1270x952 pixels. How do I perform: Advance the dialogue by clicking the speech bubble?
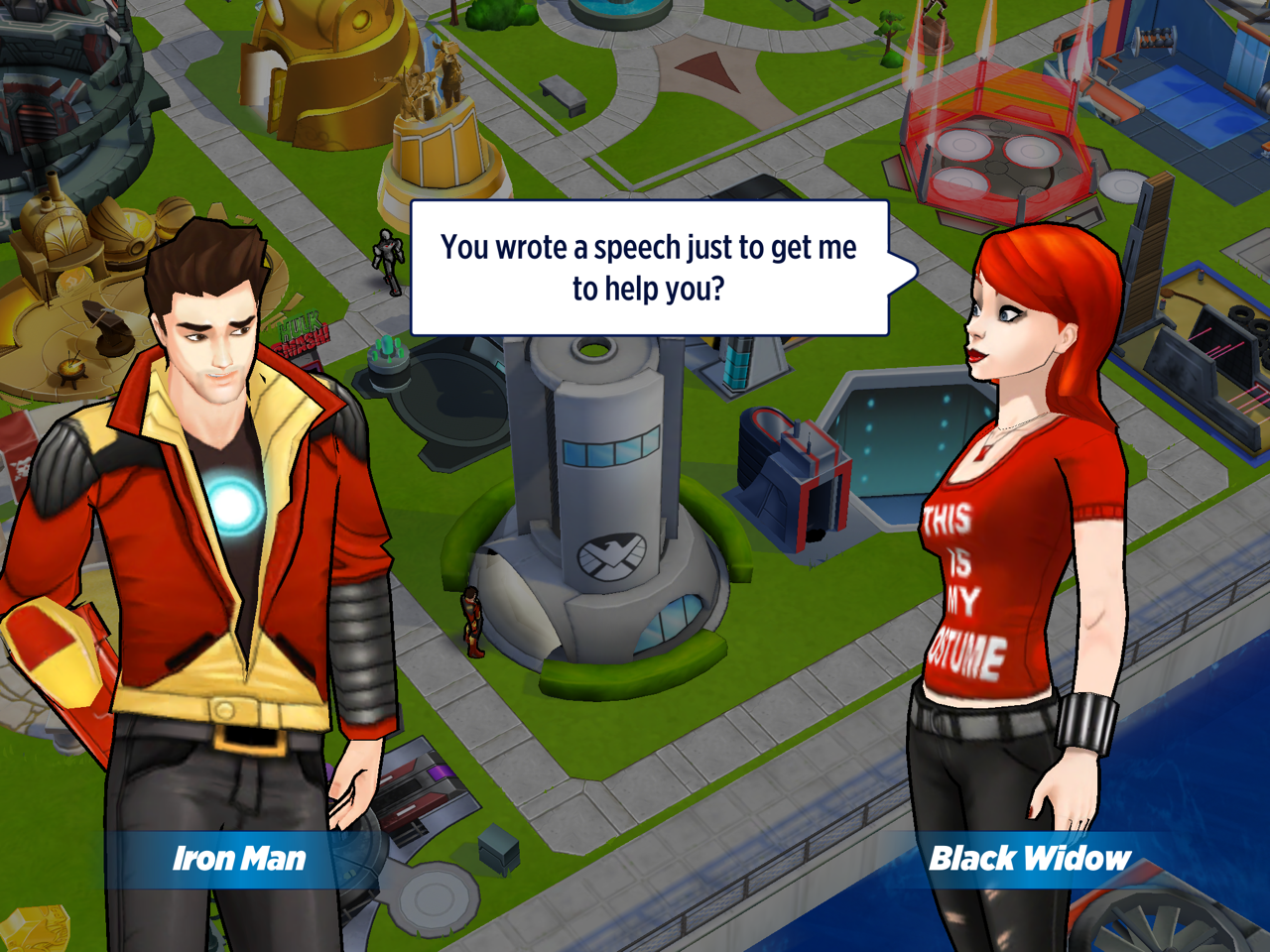[x=649, y=268]
